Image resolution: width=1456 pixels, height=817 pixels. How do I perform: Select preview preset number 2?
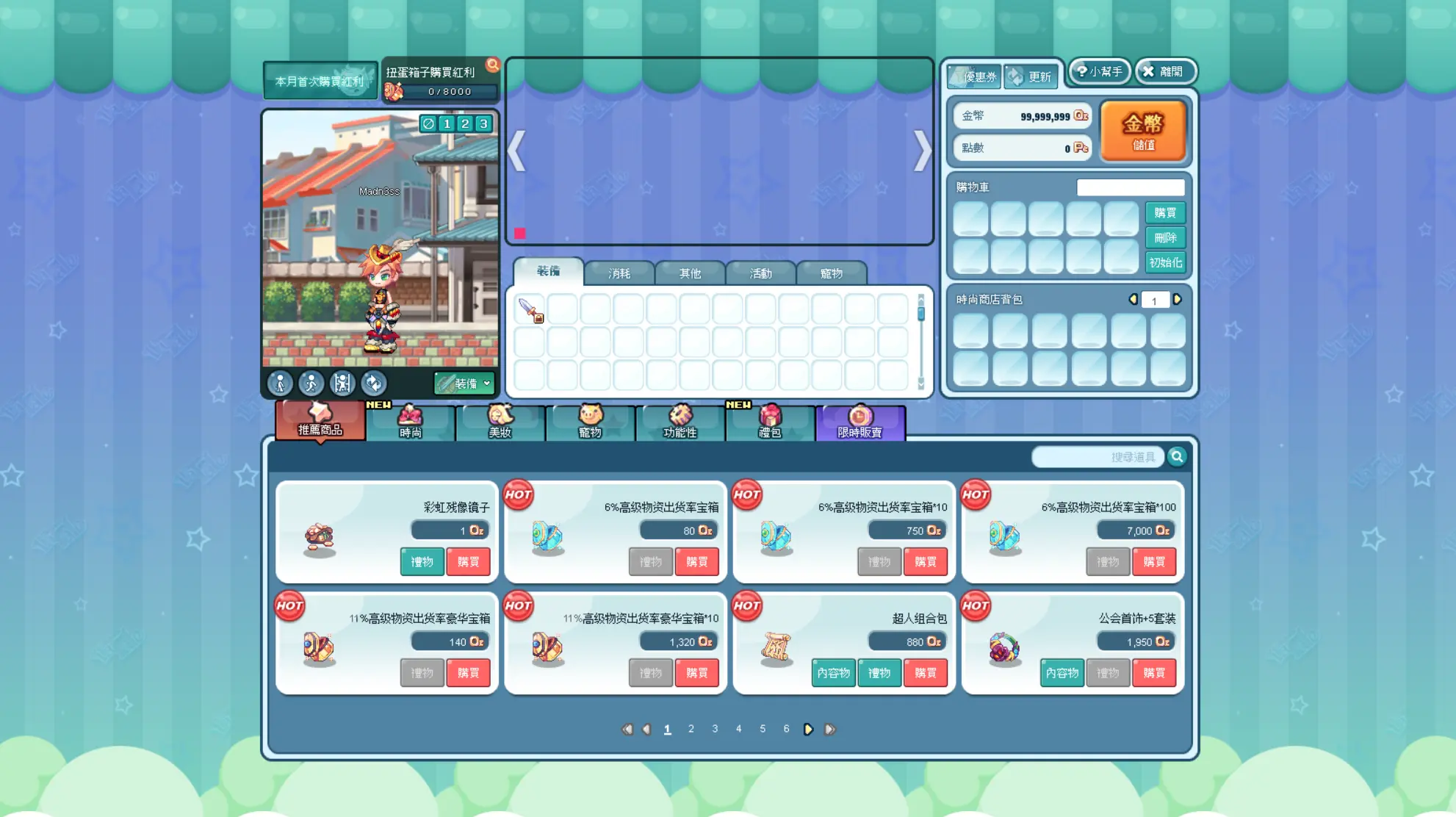[x=465, y=123]
